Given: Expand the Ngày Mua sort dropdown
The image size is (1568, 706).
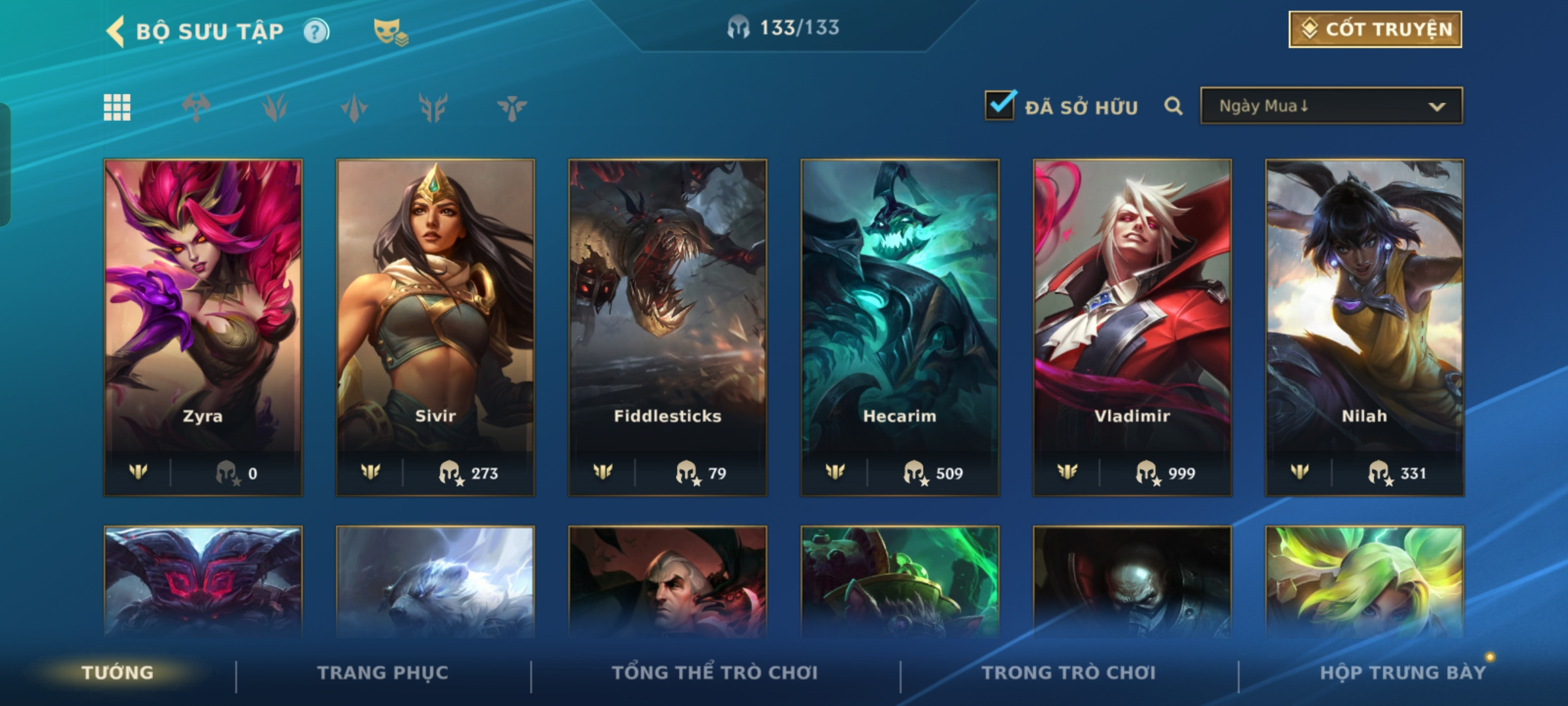Looking at the screenshot, I should (1331, 106).
